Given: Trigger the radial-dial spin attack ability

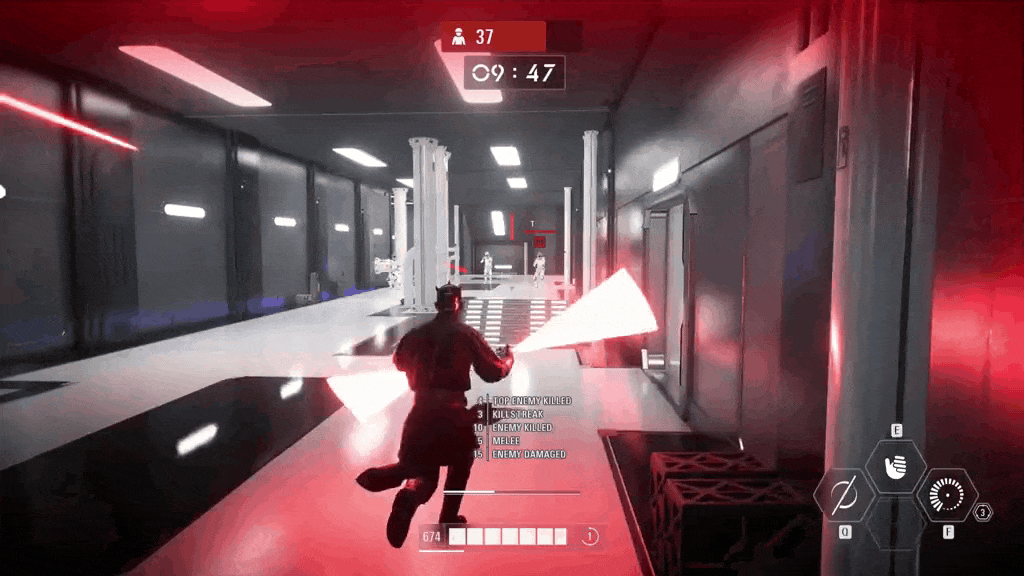Looking at the screenshot, I should click(x=945, y=495).
